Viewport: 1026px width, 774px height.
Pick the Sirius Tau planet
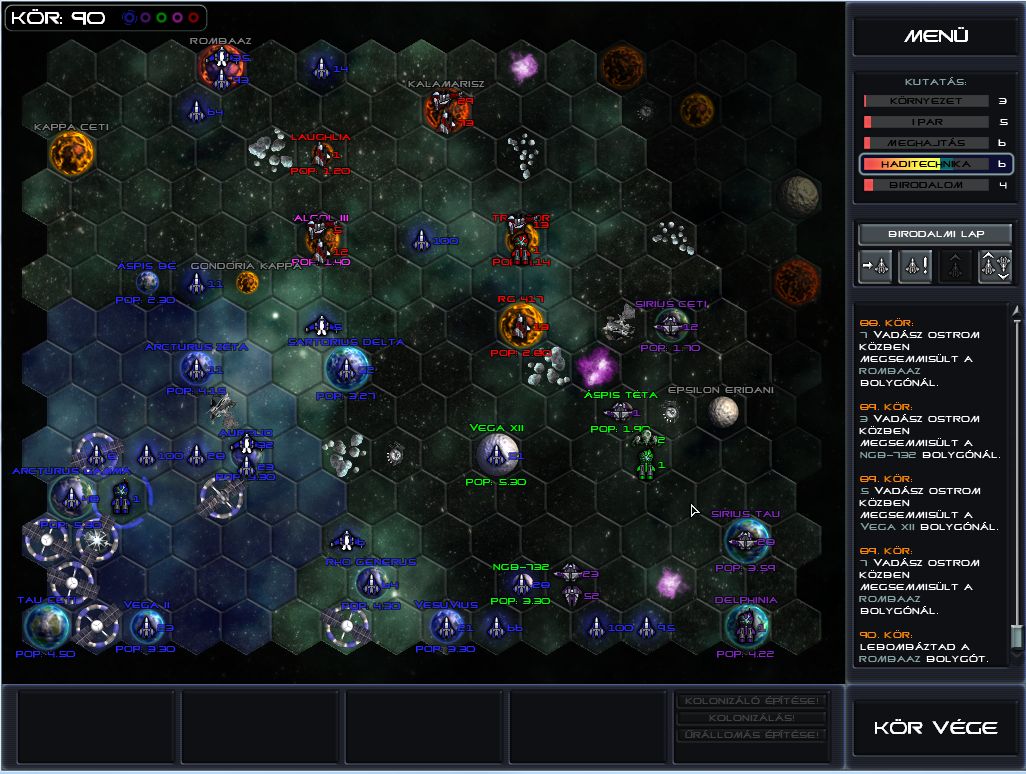tap(745, 540)
